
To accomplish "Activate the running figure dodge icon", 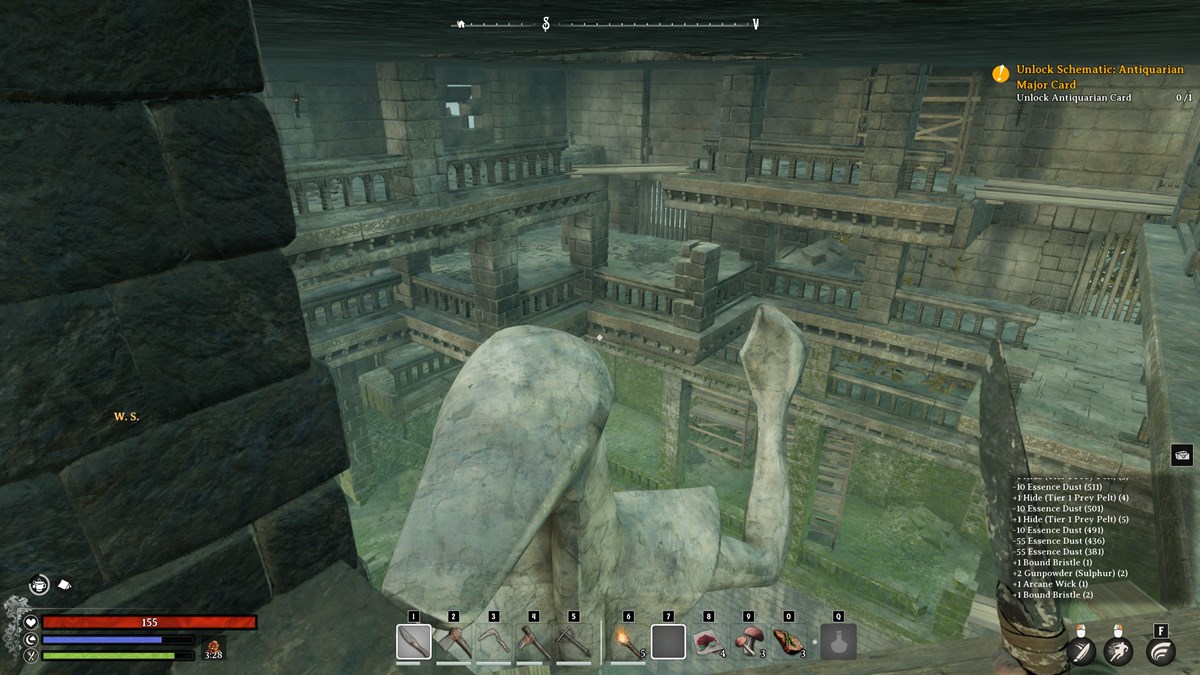I will point(1120,652).
